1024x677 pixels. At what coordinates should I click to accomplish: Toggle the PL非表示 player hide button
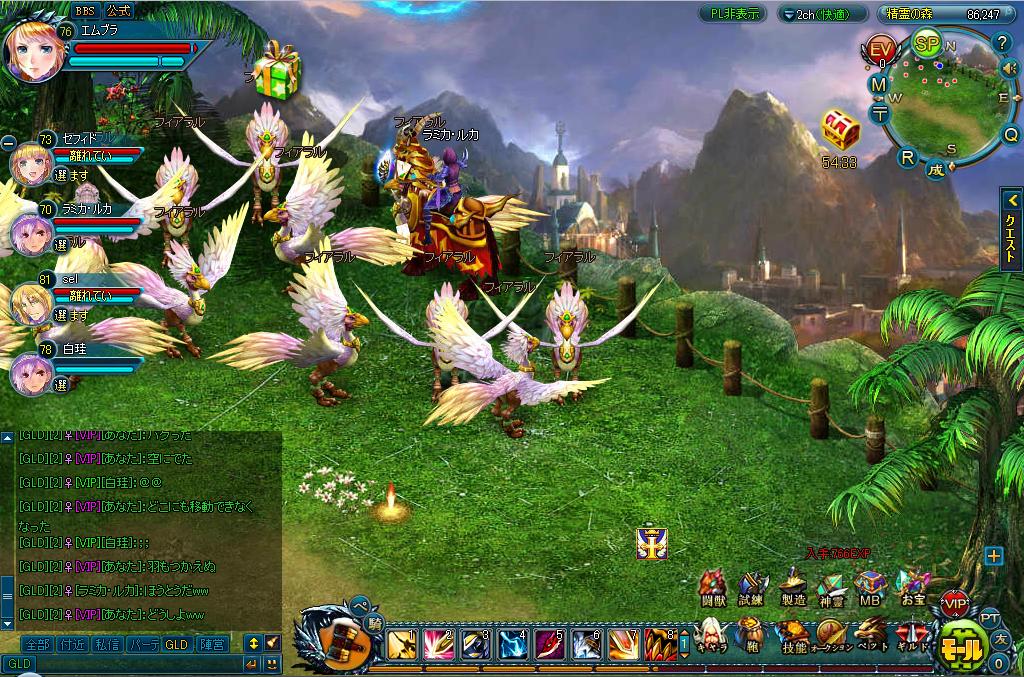coord(733,14)
